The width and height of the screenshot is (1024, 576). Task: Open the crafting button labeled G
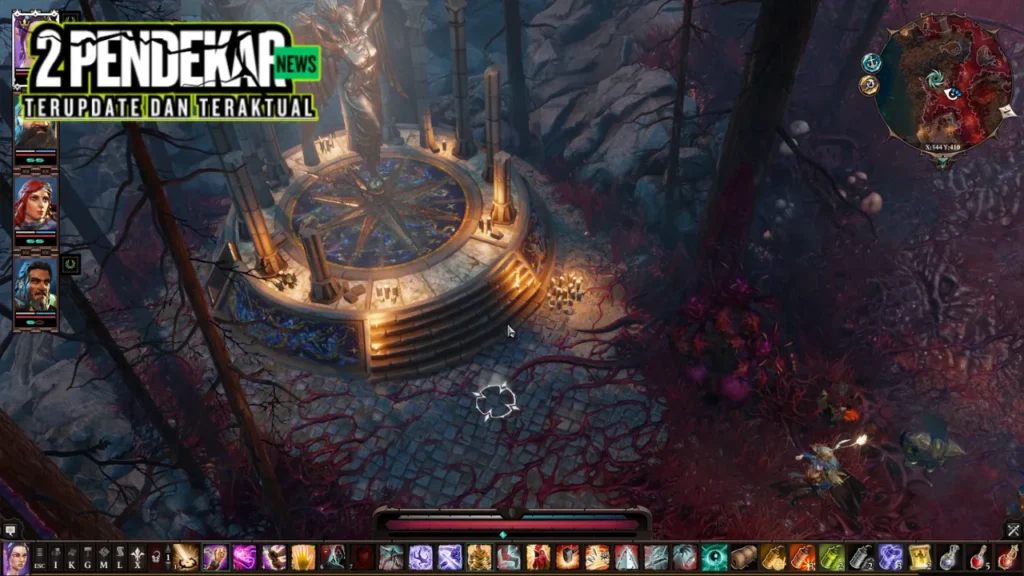88,557
